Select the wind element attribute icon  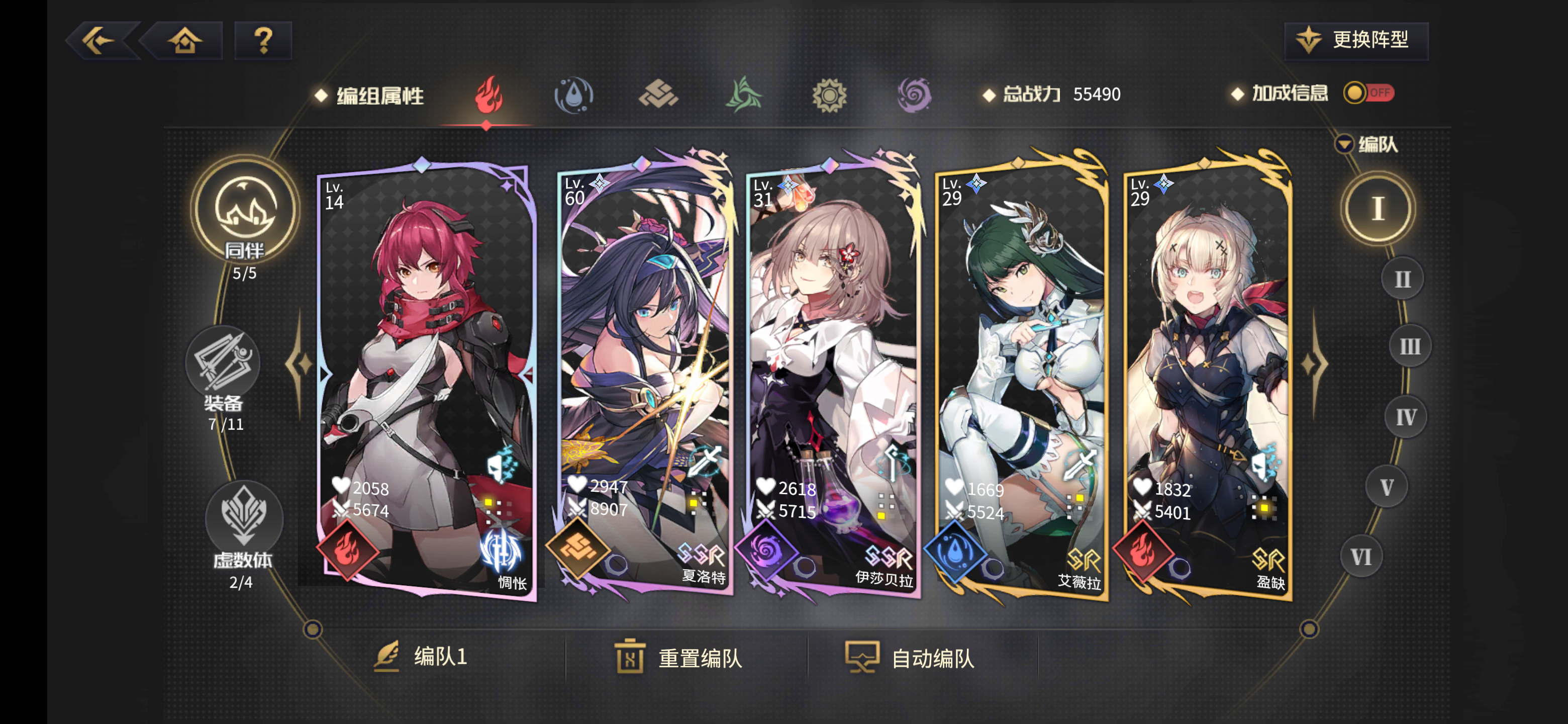(745, 96)
